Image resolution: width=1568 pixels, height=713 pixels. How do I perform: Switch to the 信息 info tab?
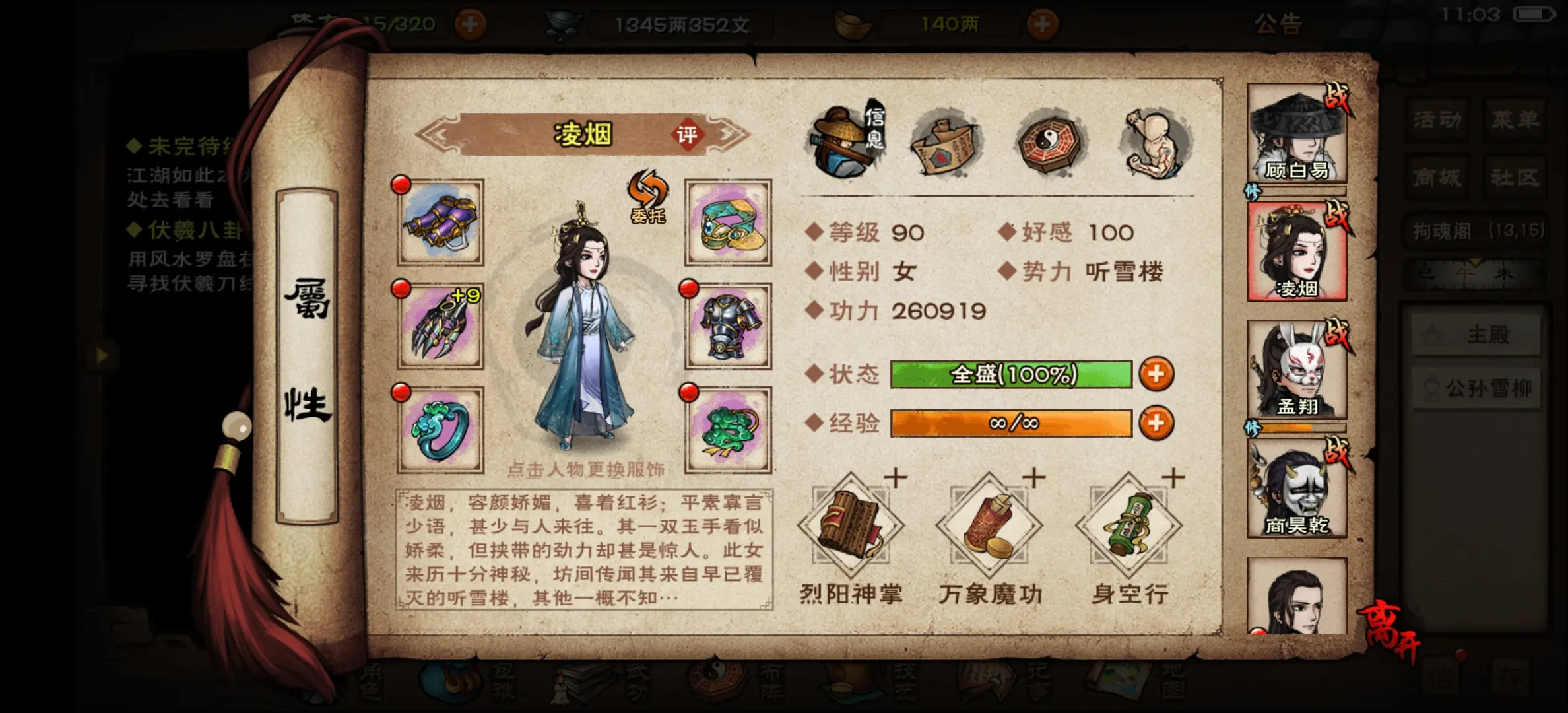(847, 141)
